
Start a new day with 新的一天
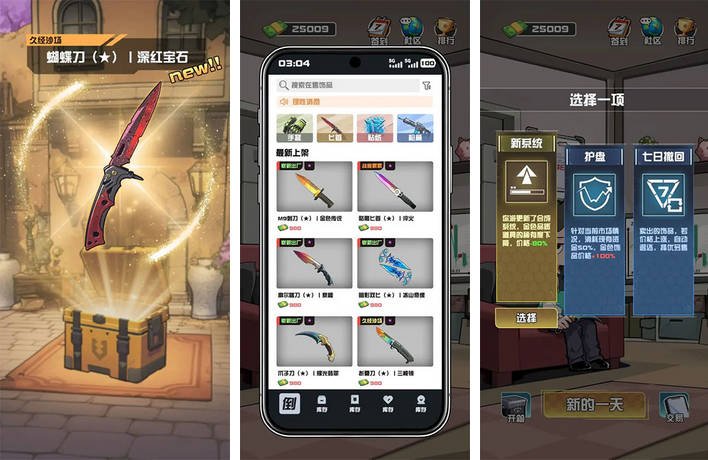point(593,405)
